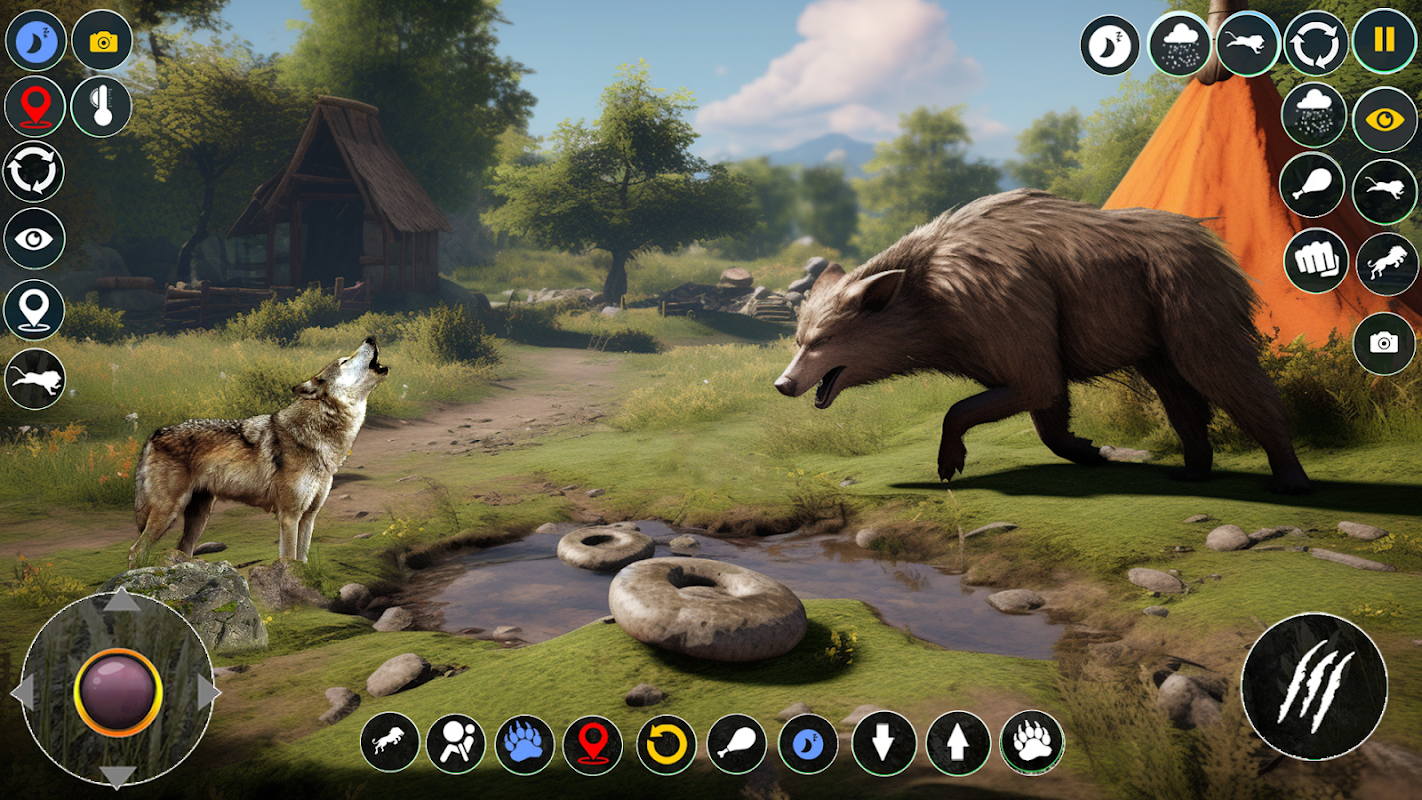
Task: Click the white down arrow button
Action: coord(884,743)
